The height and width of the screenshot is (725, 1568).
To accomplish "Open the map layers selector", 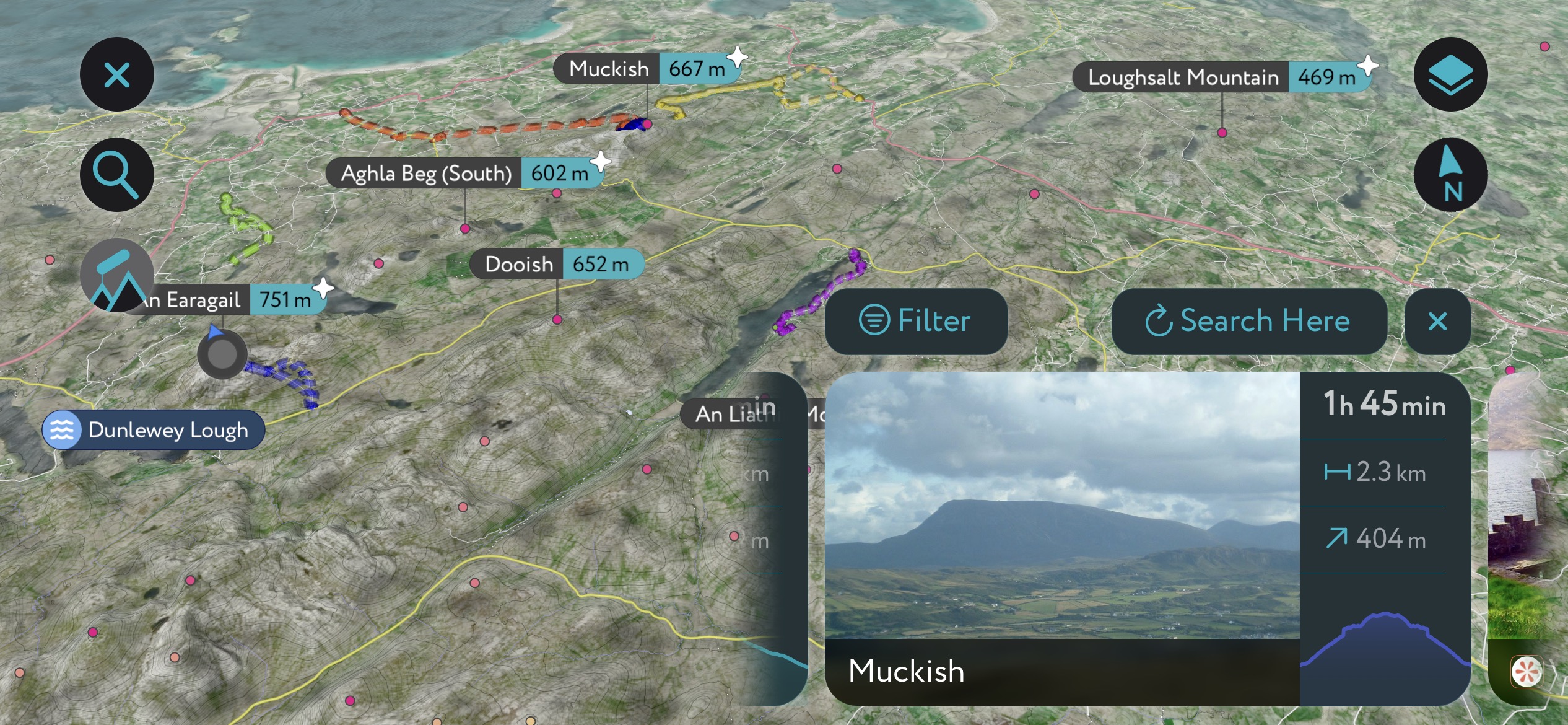I will (1450, 75).
